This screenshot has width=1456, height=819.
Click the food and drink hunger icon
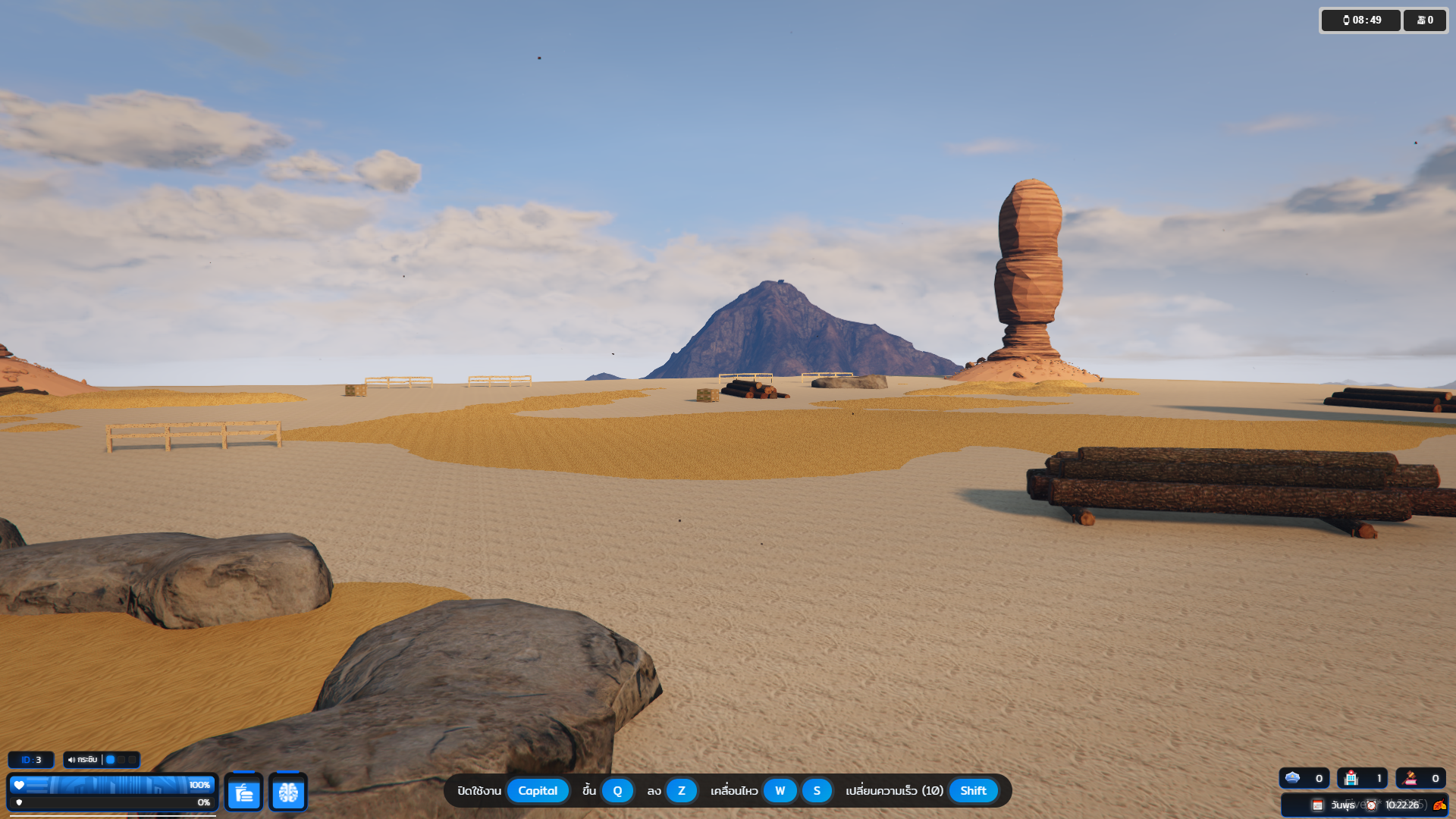point(243,792)
